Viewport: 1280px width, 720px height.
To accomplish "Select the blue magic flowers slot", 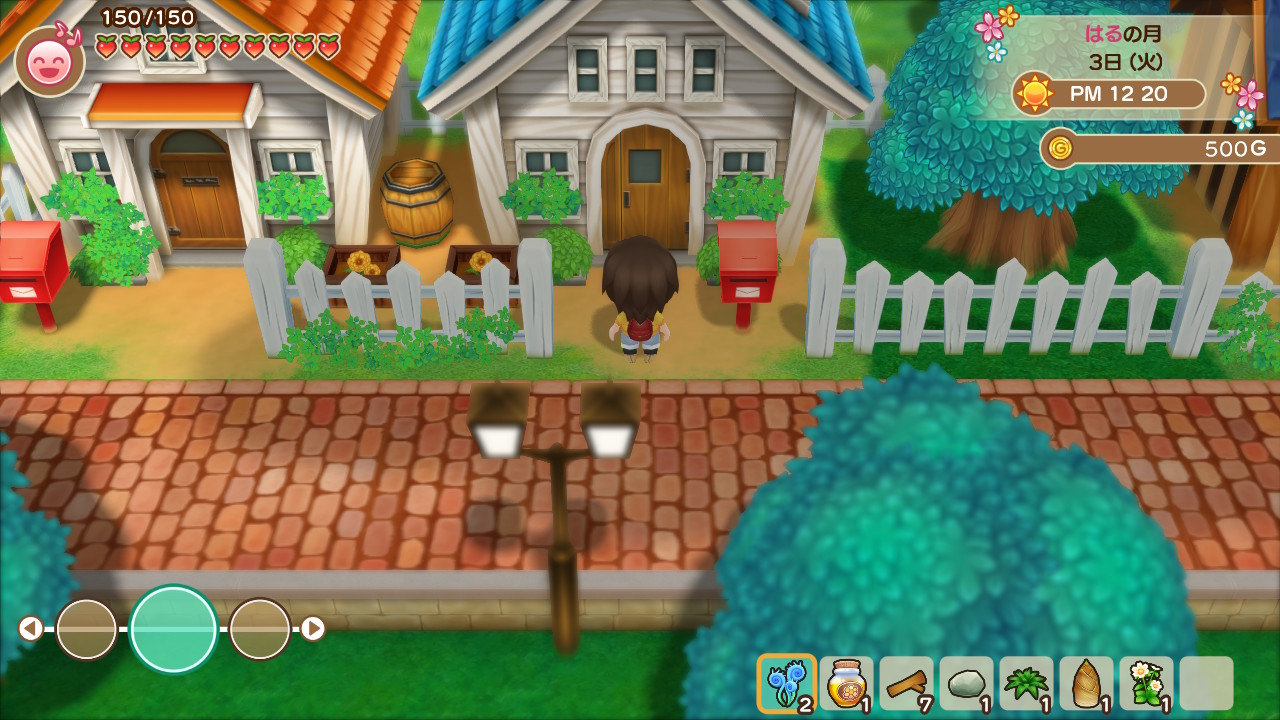I will click(x=786, y=683).
